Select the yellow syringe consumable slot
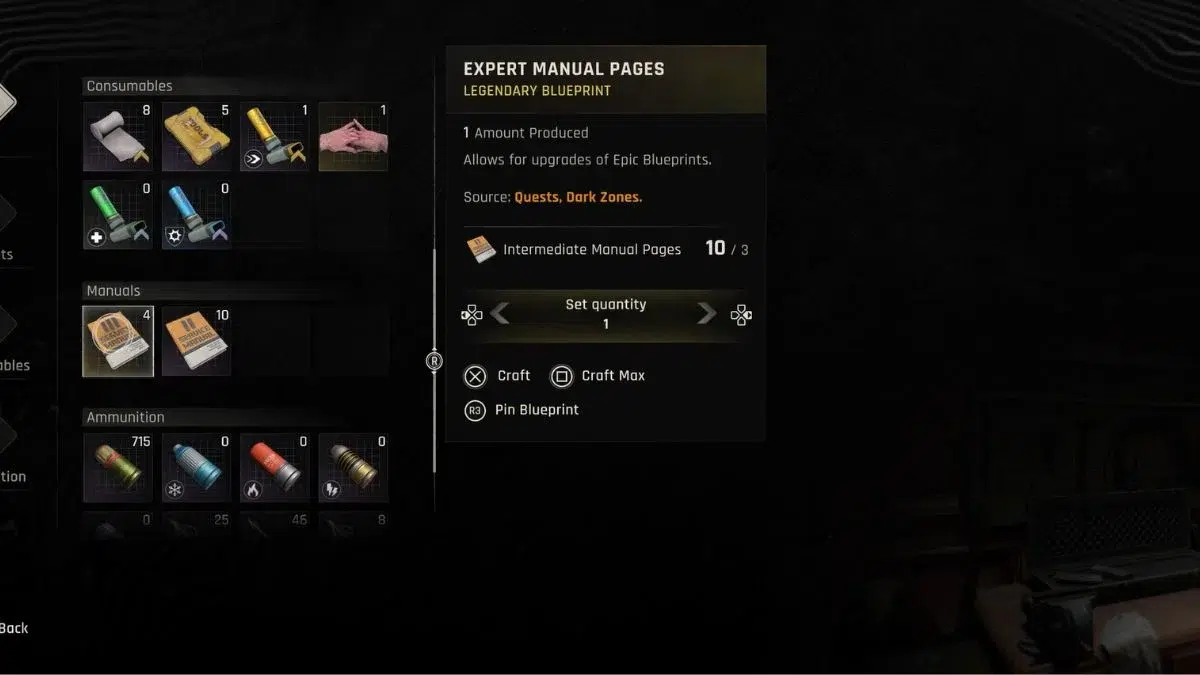The height and width of the screenshot is (675, 1200). (x=275, y=136)
